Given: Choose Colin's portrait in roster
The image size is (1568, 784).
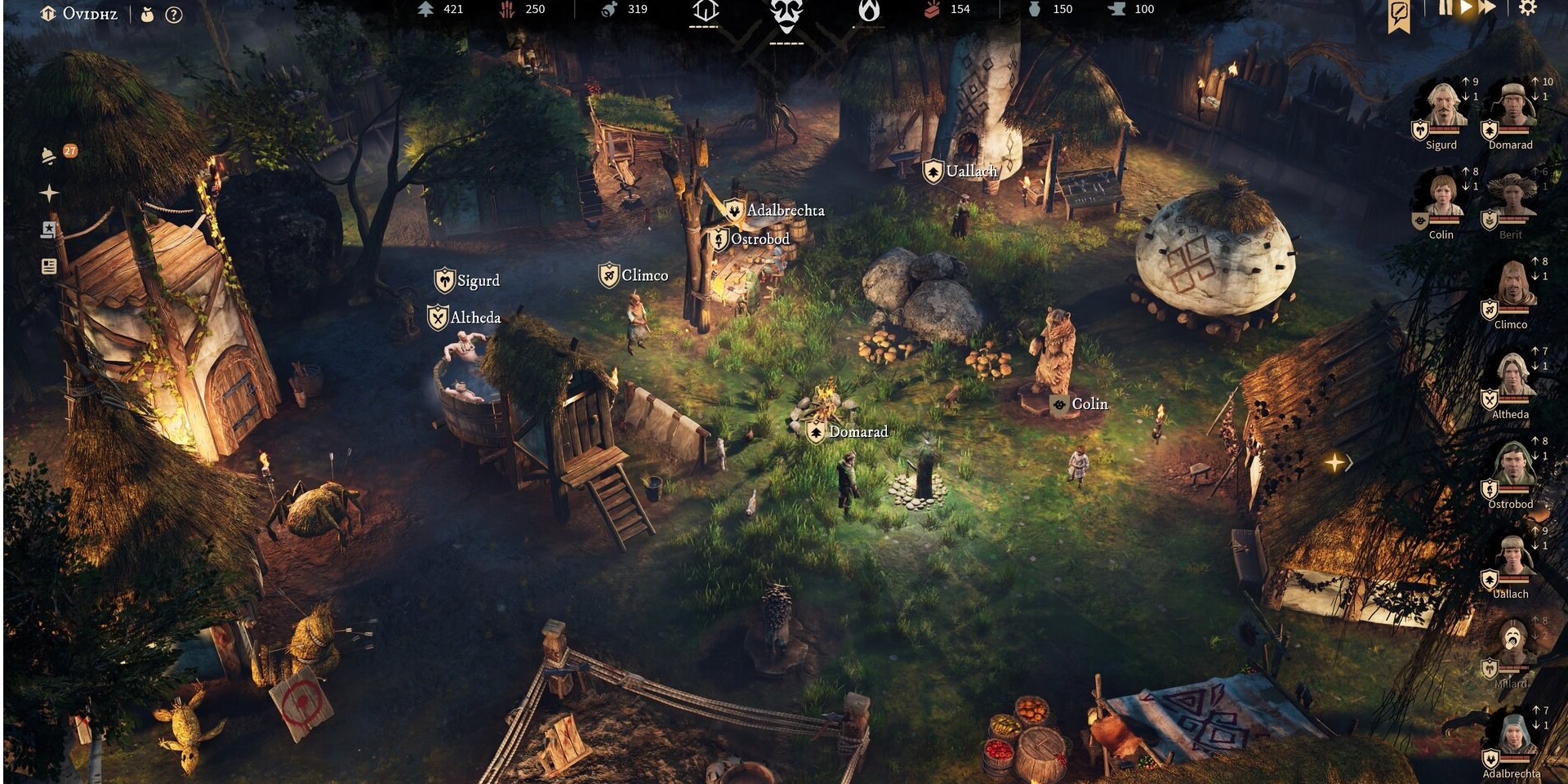Looking at the screenshot, I should click(1443, 196).
